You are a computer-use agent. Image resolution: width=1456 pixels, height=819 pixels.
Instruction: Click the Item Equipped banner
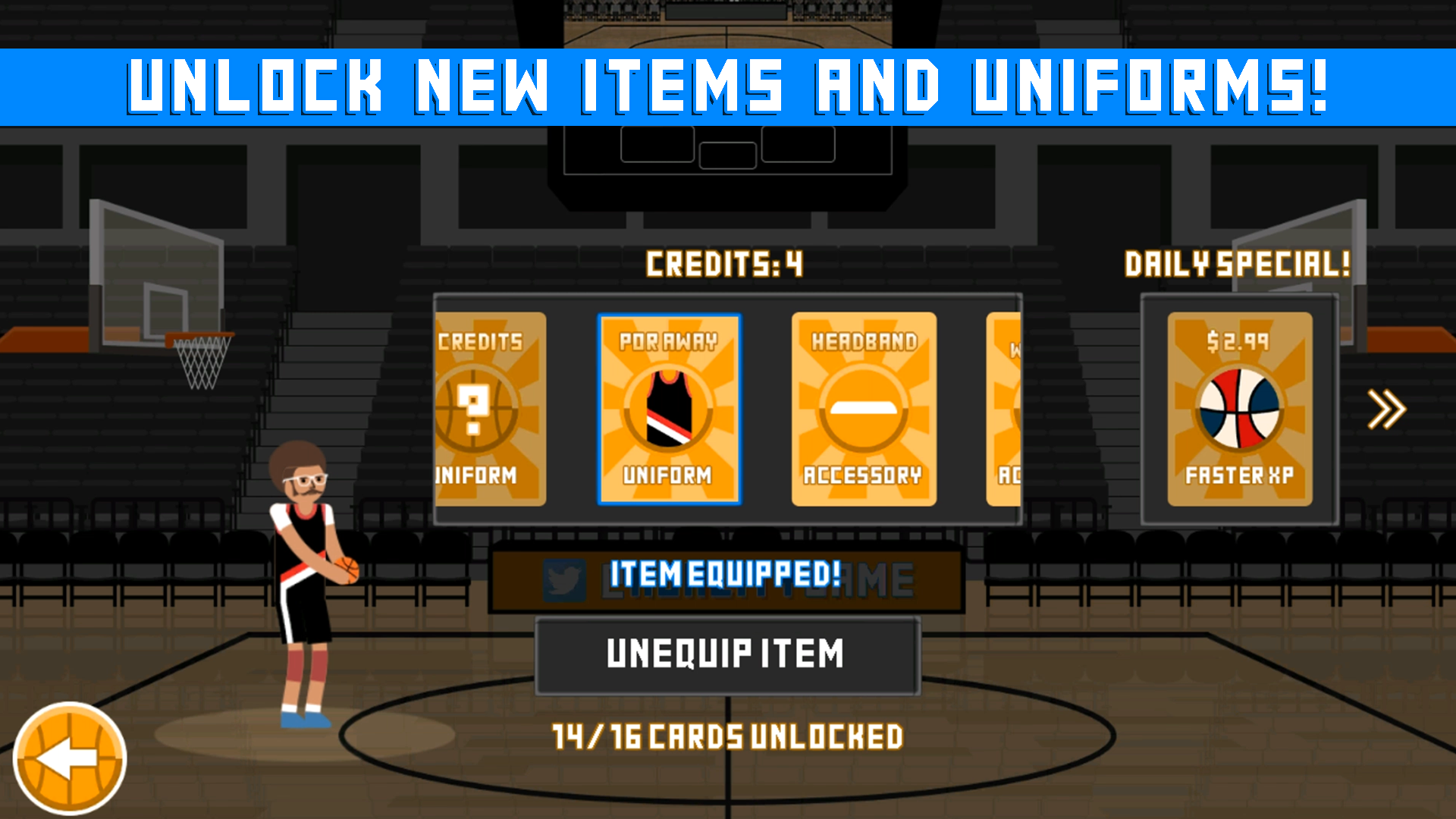pyautogui.click(x=726, y=575)
